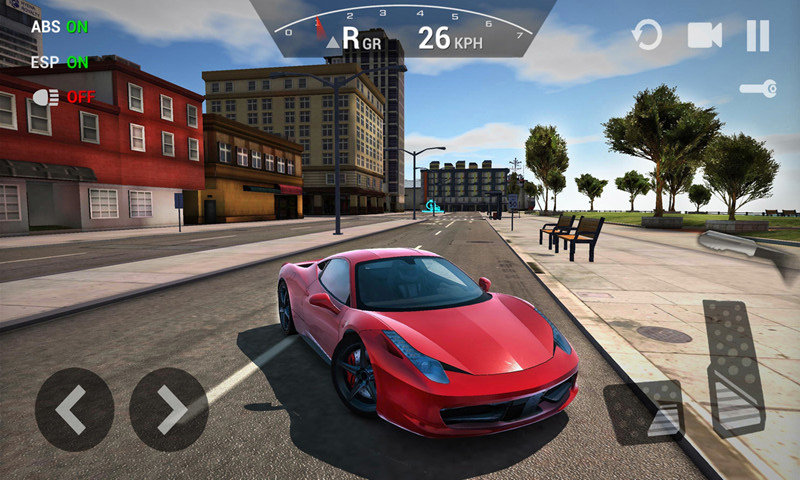The height and width of the screenshot is (480, 800).
Task: Turn on the headlights
Action: 63,97
